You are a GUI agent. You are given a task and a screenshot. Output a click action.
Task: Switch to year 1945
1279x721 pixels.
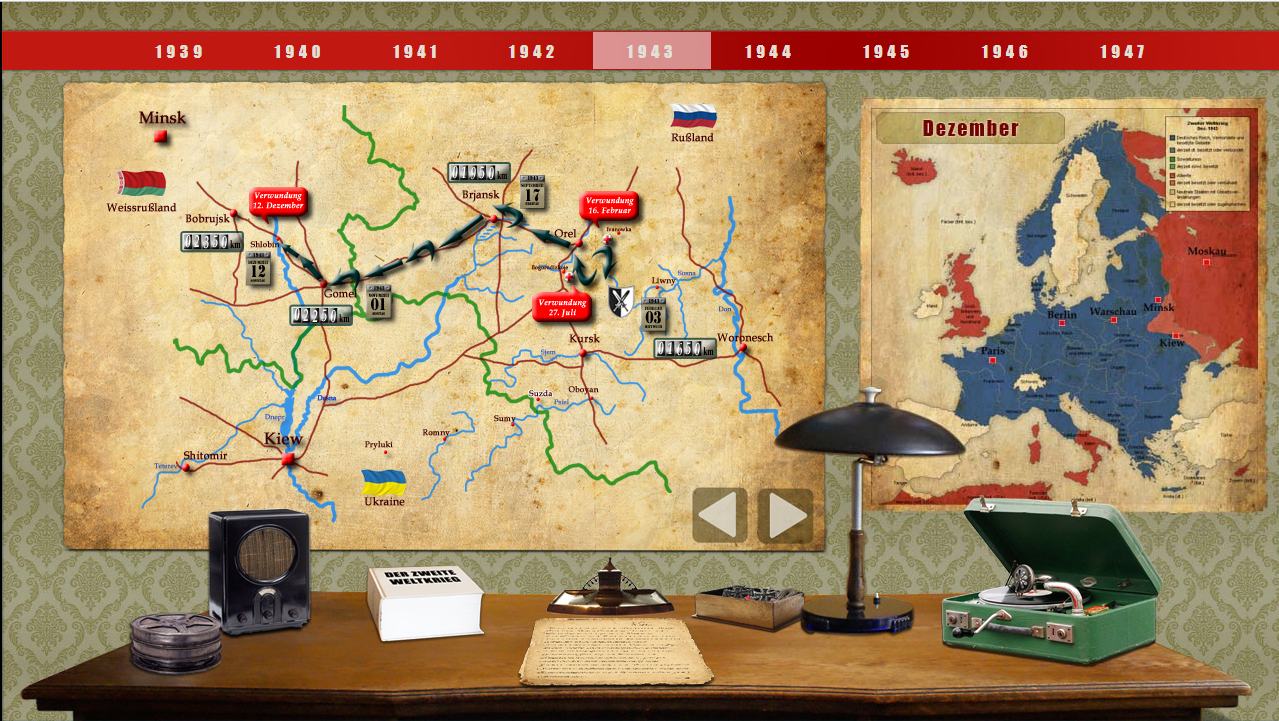pyautogui.click(x=887, y=52)
